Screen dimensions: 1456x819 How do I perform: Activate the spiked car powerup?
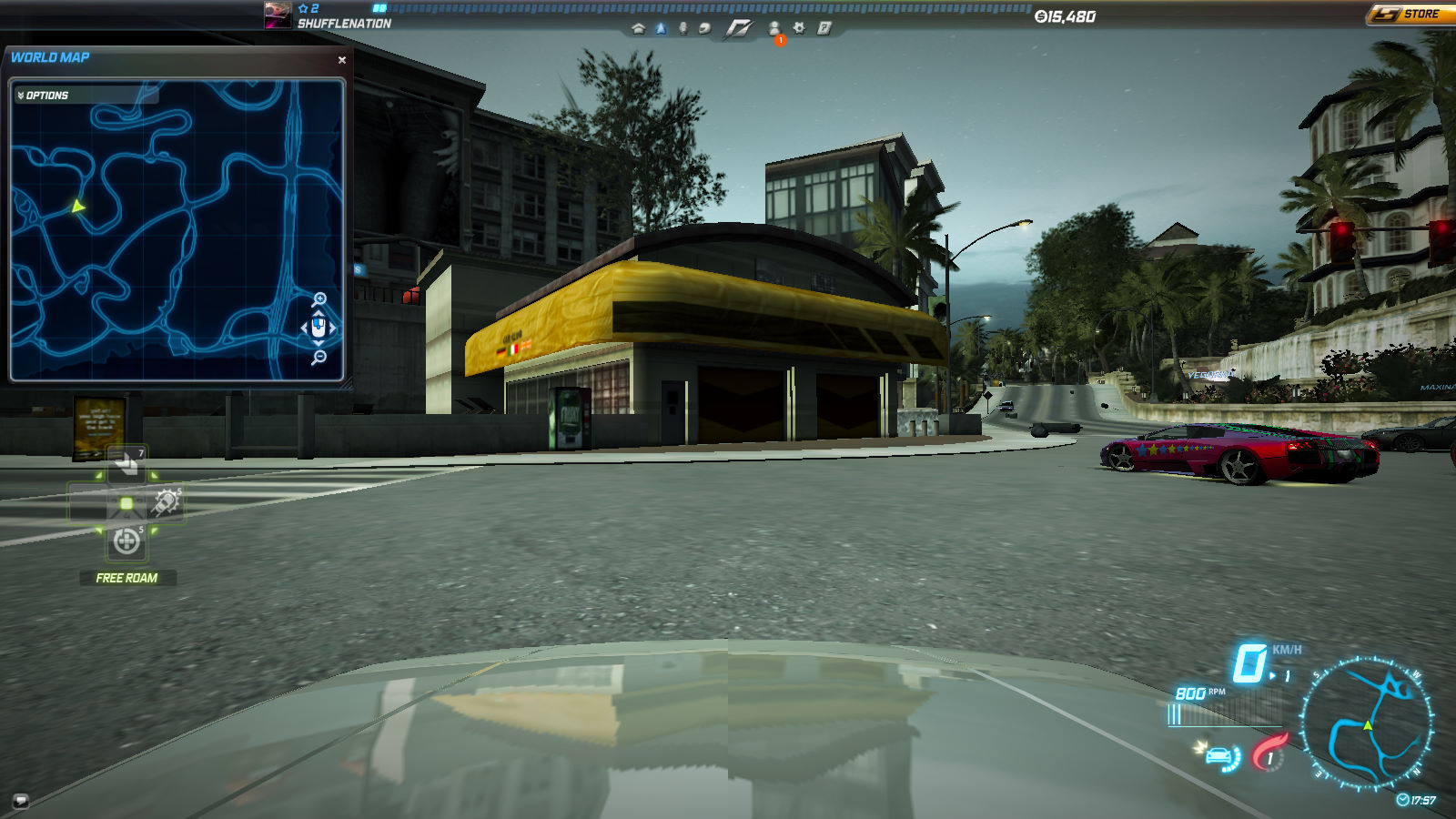(x=166, y=502)
